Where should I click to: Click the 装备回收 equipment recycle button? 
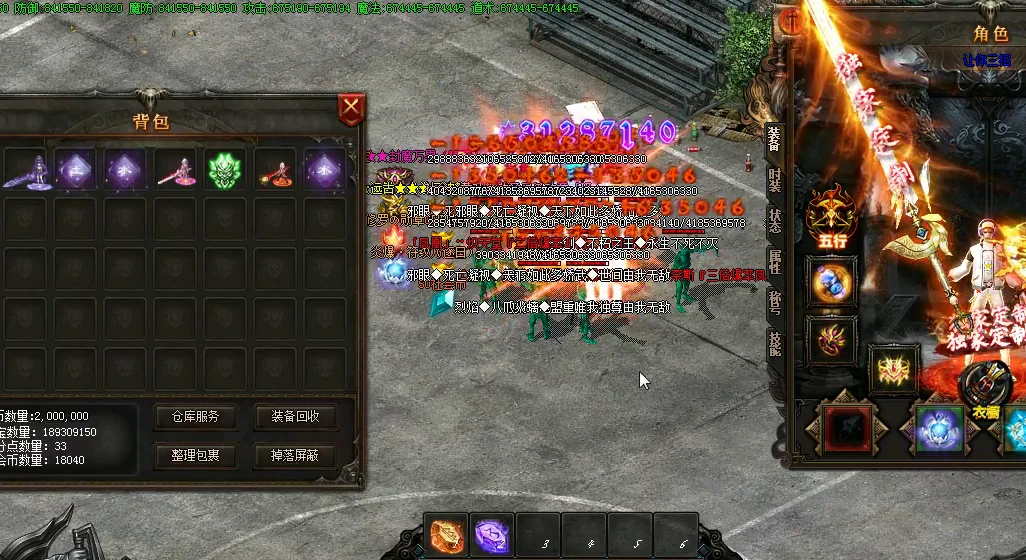[295, 417]
